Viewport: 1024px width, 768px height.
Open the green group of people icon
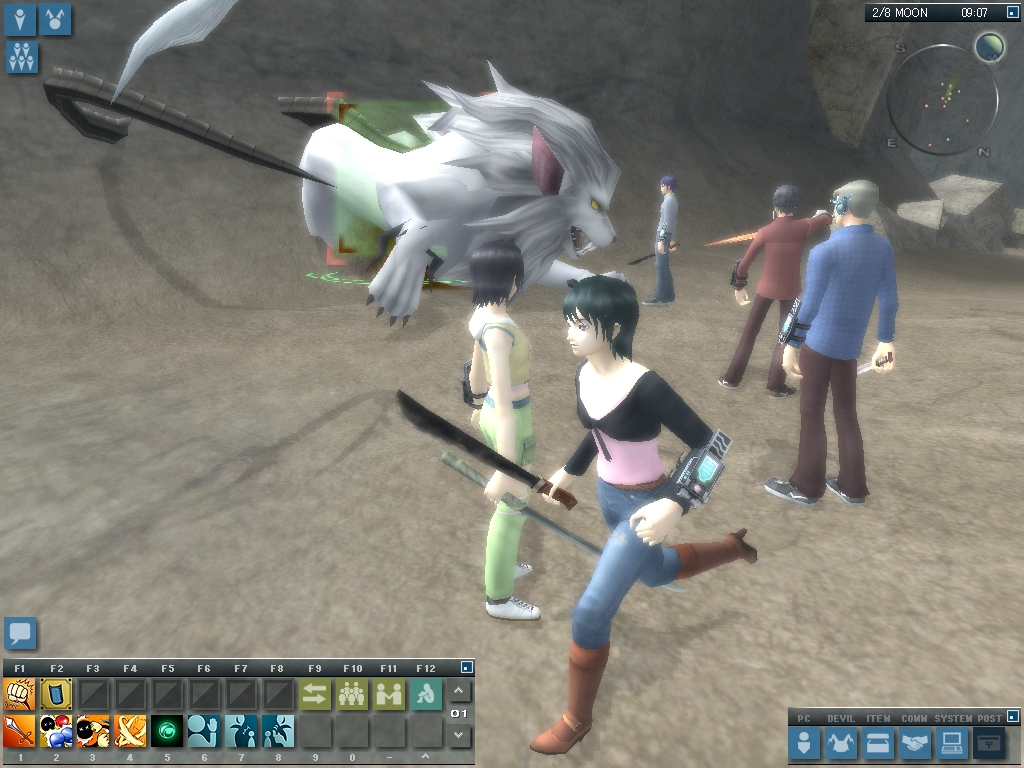point(352,694)
